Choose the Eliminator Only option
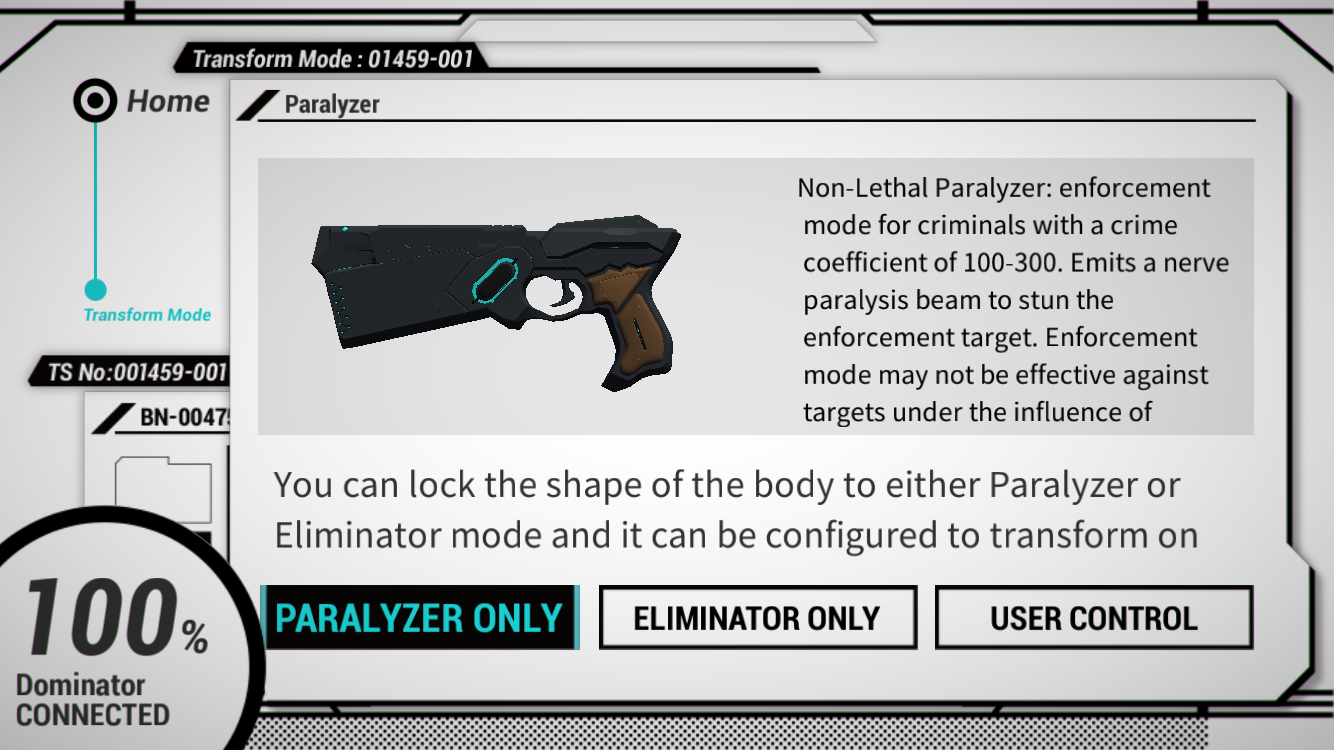 [757, 617]
